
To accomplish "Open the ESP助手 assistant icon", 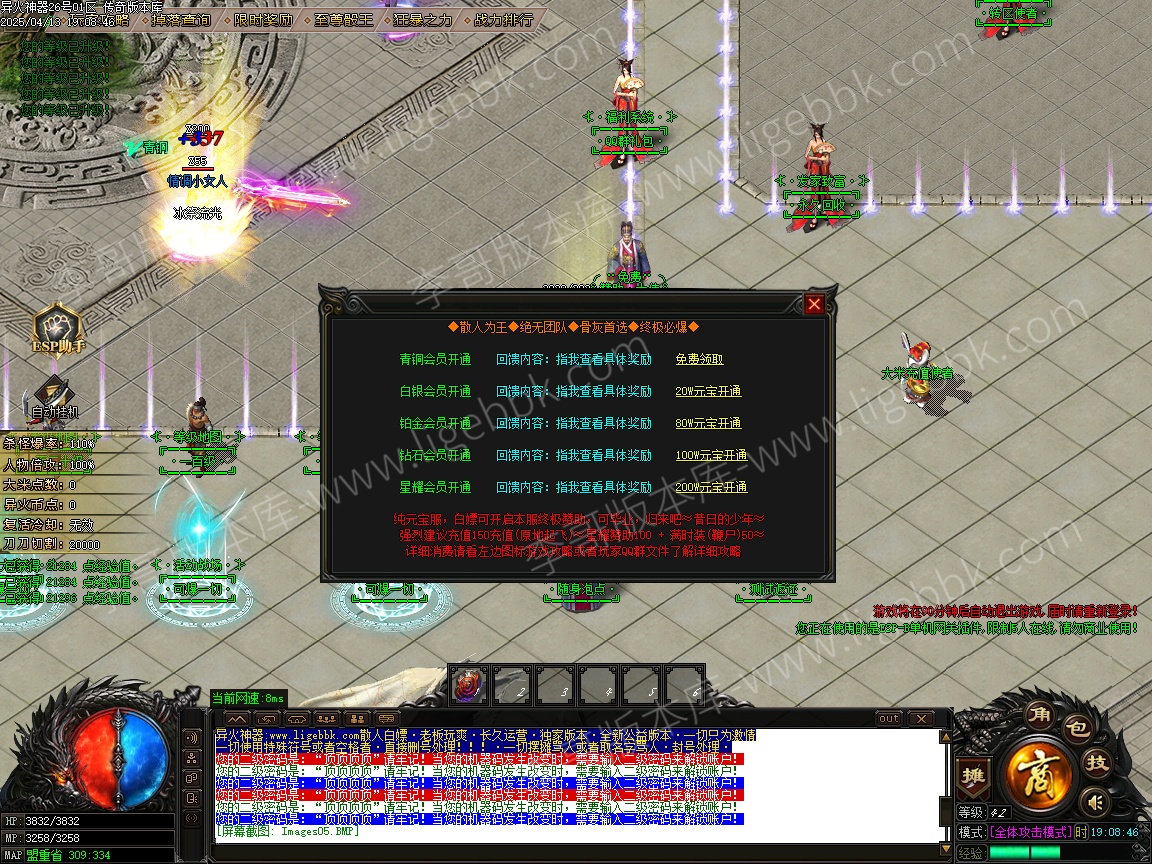I will pos(58,328).
